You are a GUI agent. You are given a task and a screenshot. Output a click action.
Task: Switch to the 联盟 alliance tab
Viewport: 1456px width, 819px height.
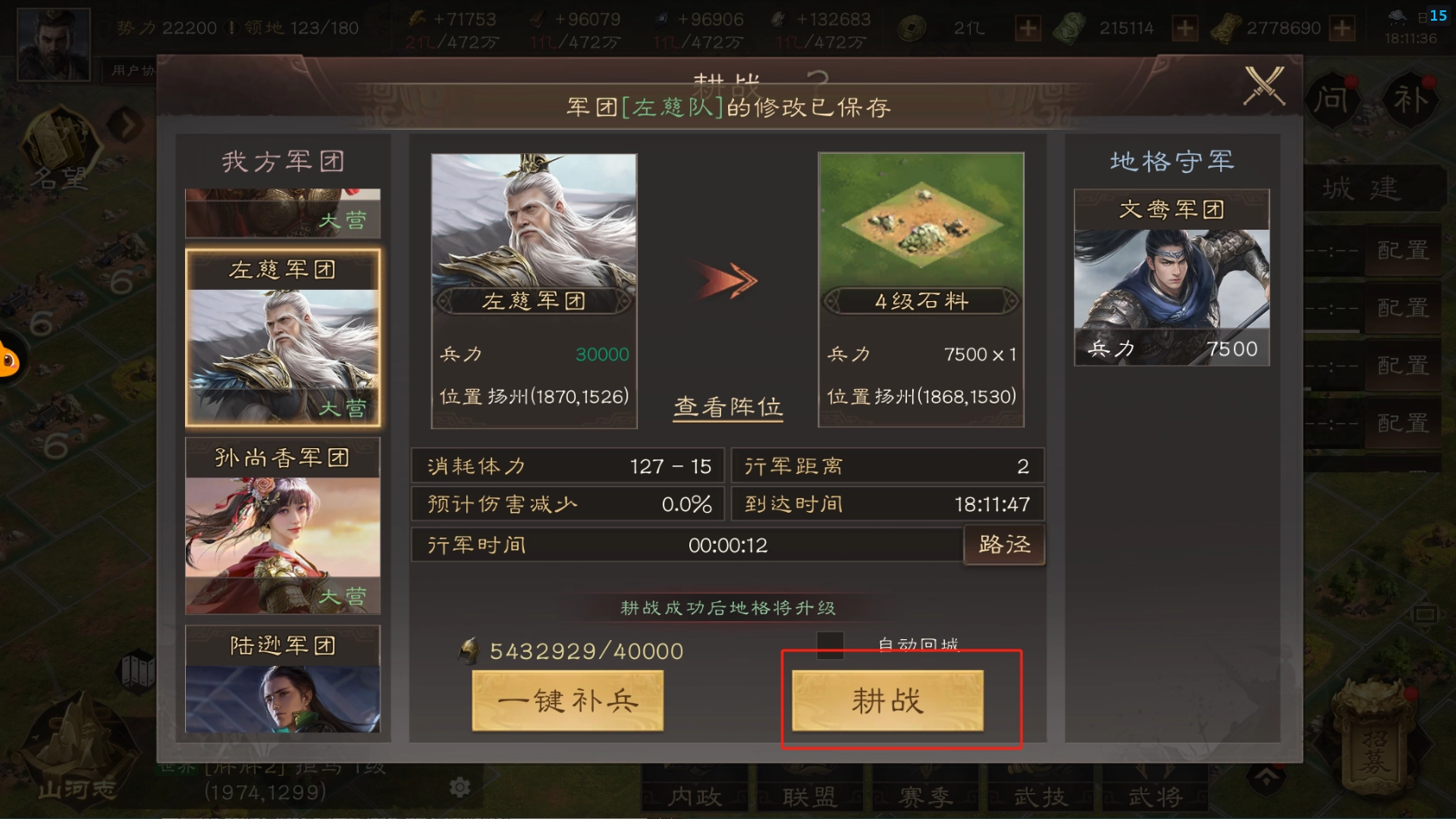coord(809,797)
